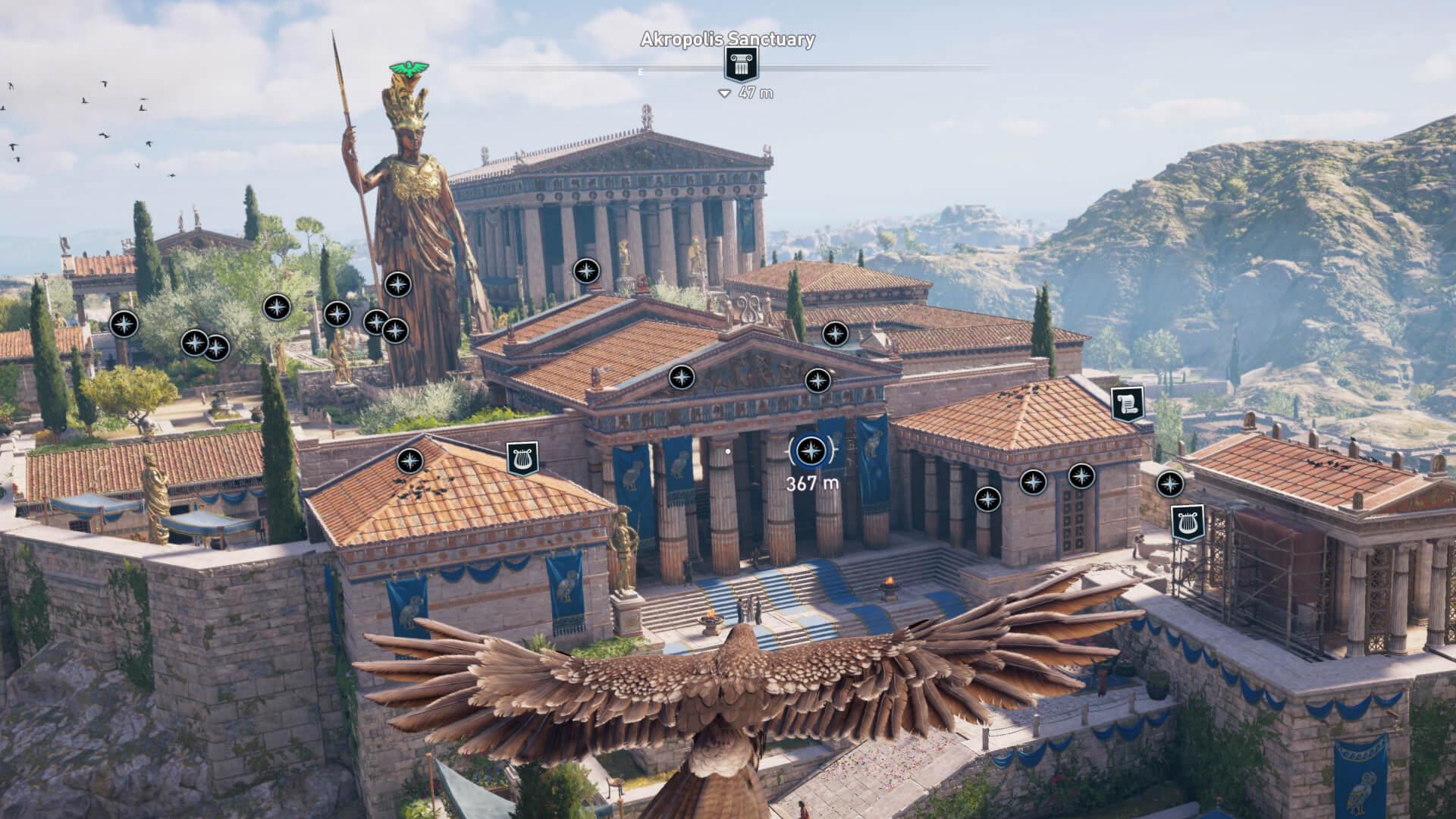This screenshot has height=819, width=1456.
Task: Click the paired star markers near the left trees
Action: (206, 346)
